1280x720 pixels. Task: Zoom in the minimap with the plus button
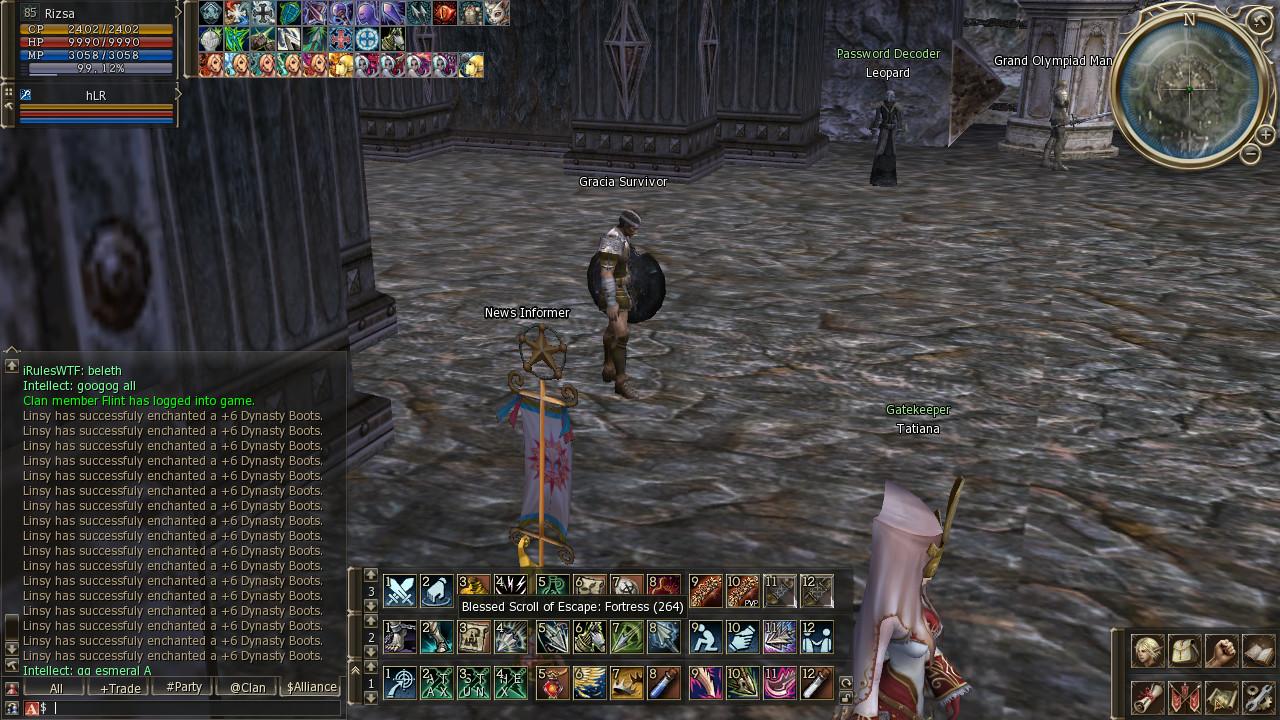pyautogui.click(x=1266, y=135)
